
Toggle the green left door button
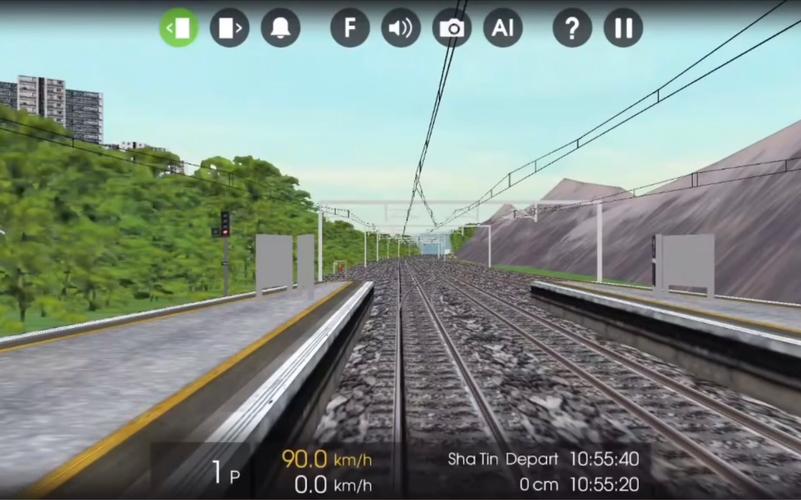click(179, 28)
